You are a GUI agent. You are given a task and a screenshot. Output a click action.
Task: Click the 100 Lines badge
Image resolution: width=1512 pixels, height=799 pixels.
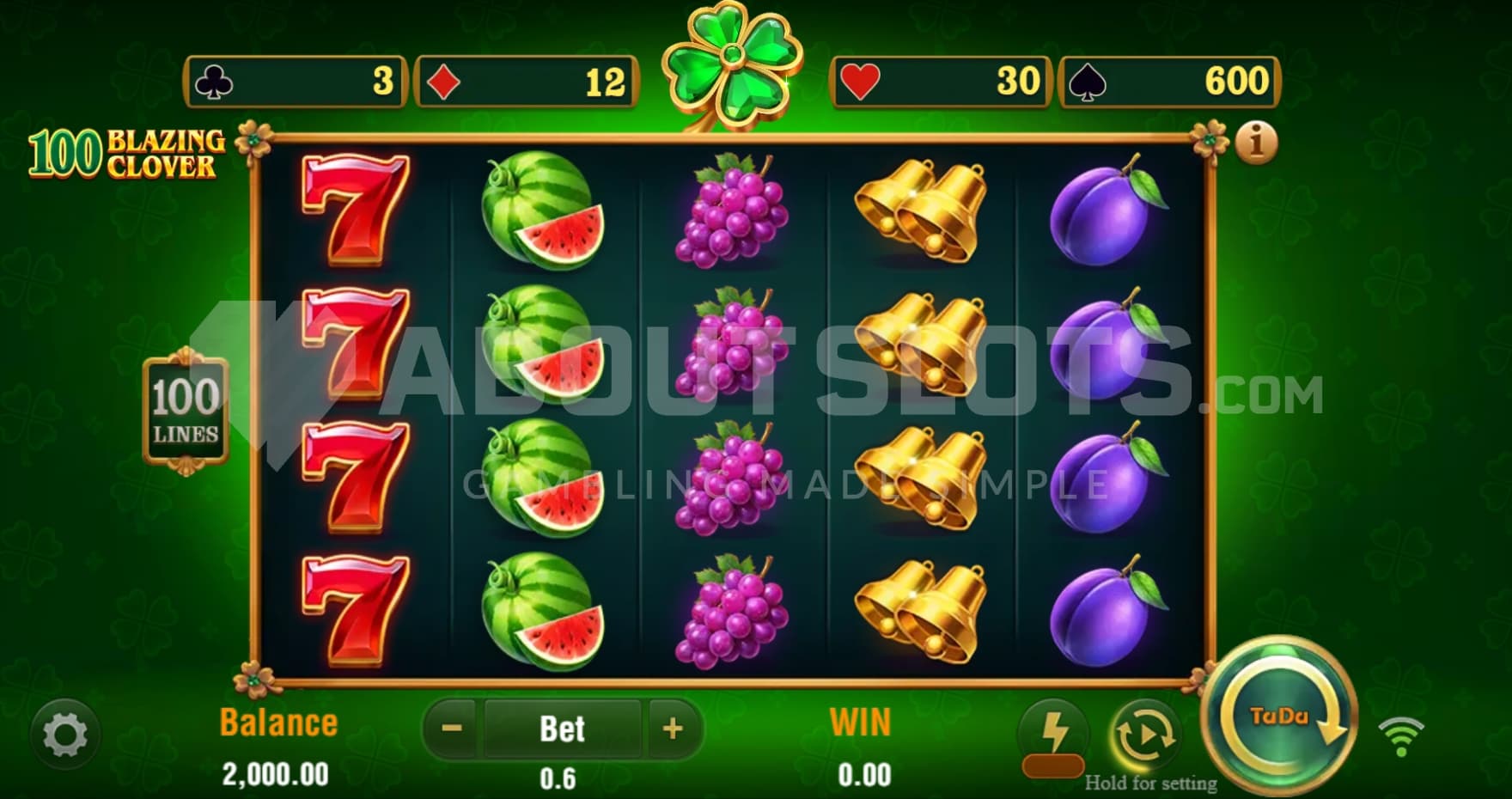pos(186,412)
